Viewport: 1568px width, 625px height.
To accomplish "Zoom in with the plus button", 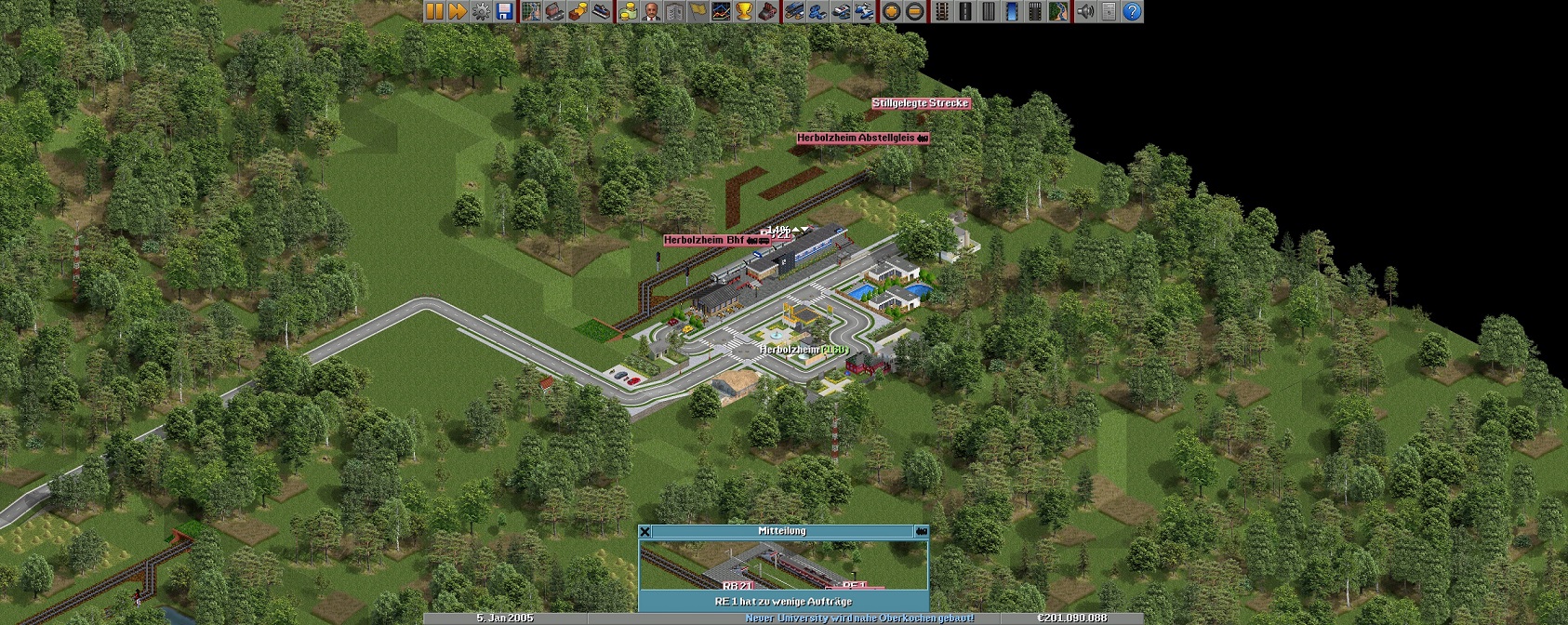I will click(x=891, y=11).
